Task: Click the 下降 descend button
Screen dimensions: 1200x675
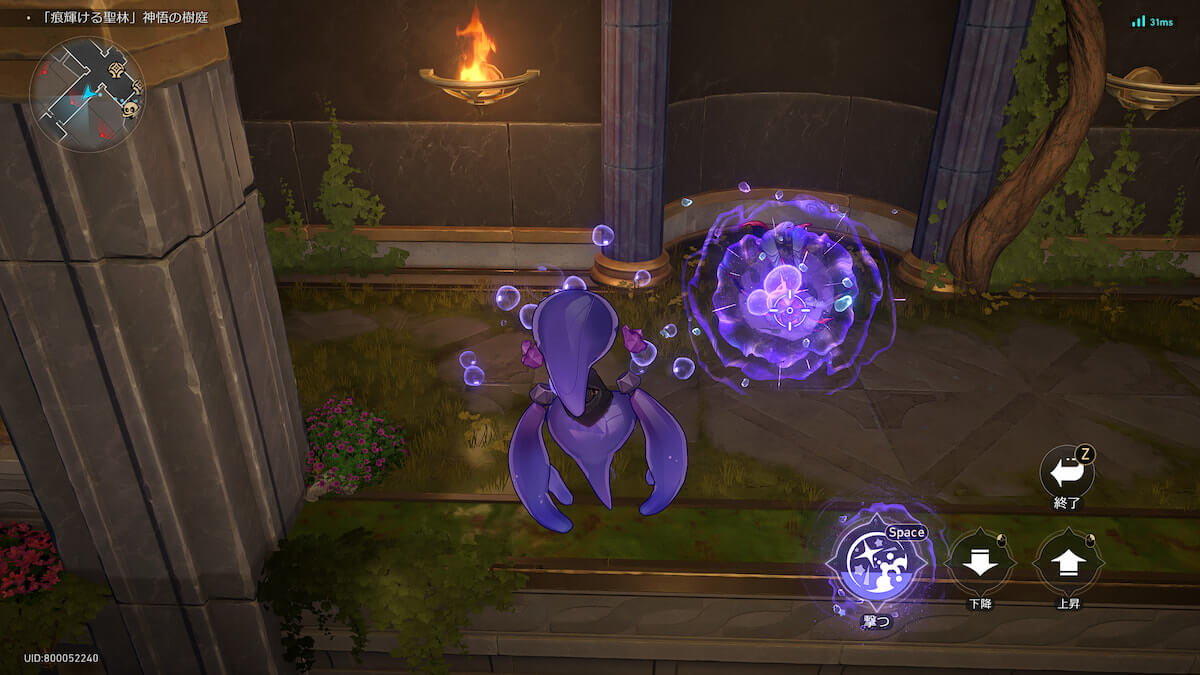Action: [979, 563]
